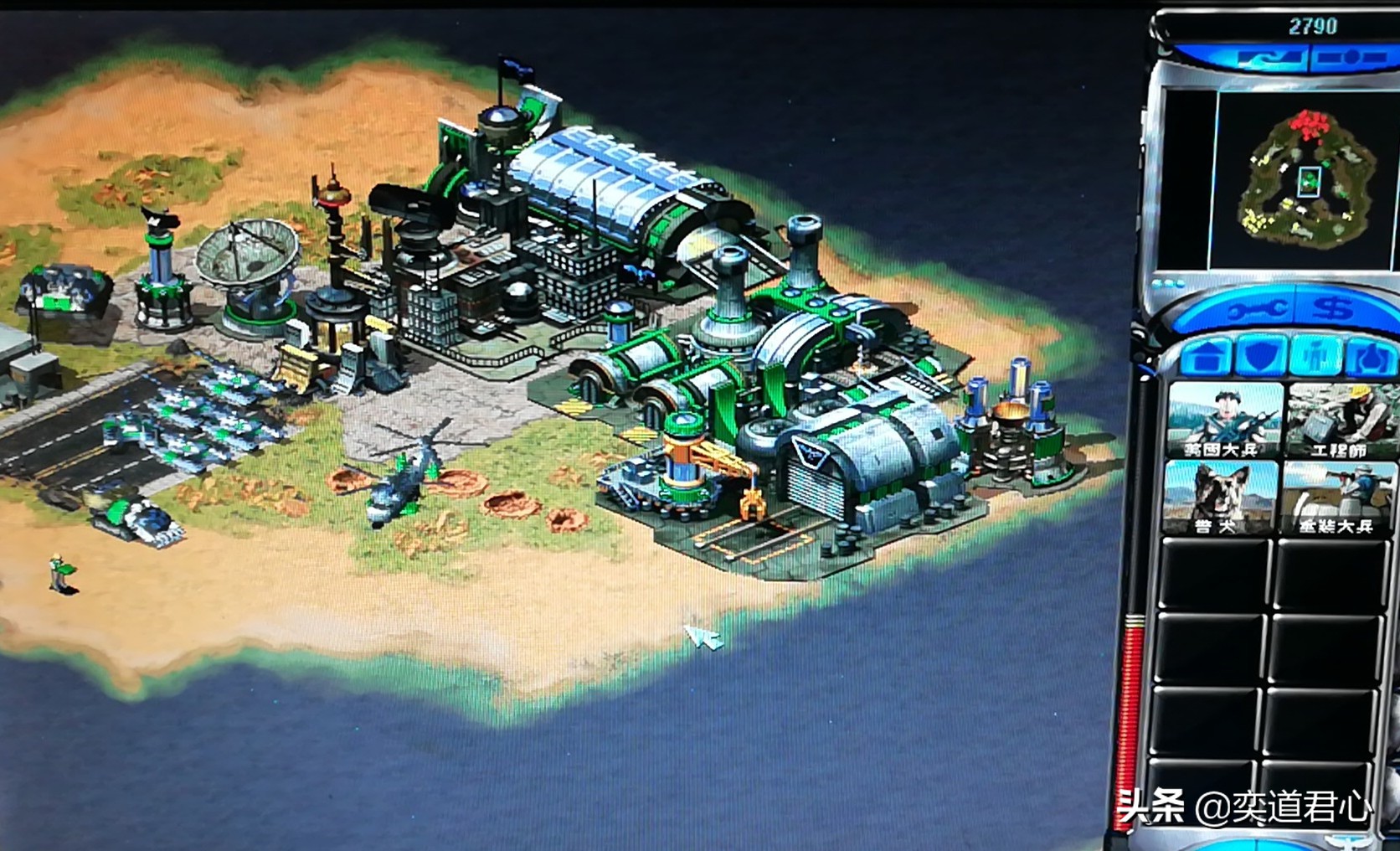This screenshot has height=851, width=1400.
Task: Open the diplomacy button above the radar
Action: [1269, 59]
